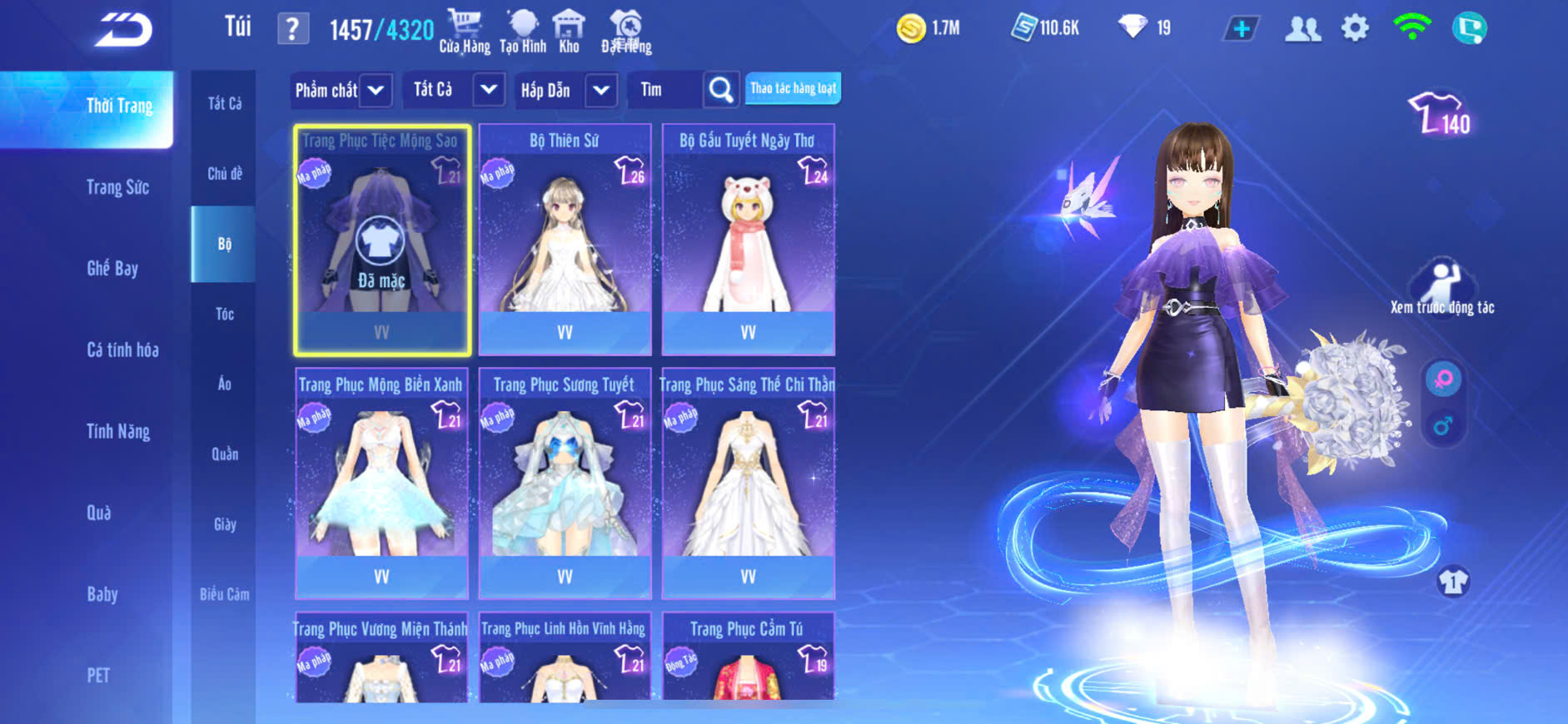This screenshot has height=724, width=1568.
Task: Switch to Ghế Bay tab
Action: [x=112, y=268]
